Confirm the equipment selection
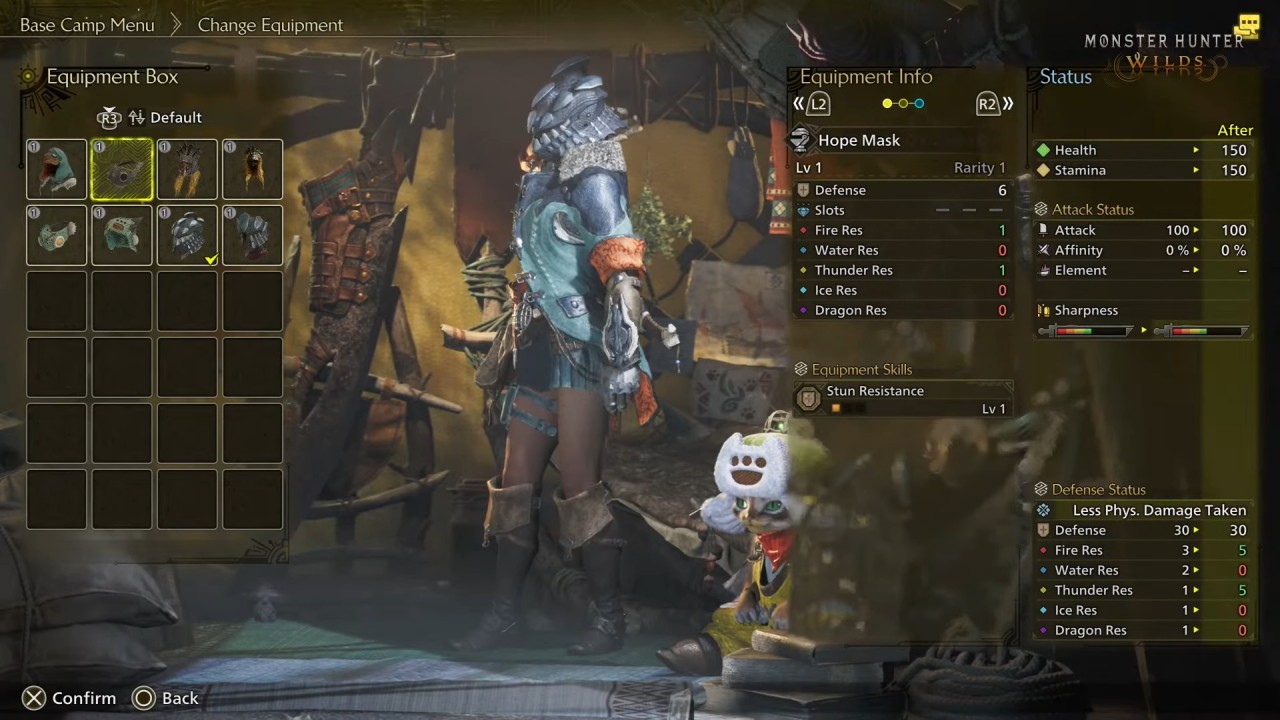This screenshot has width=1280, height=720. [69, 698]
